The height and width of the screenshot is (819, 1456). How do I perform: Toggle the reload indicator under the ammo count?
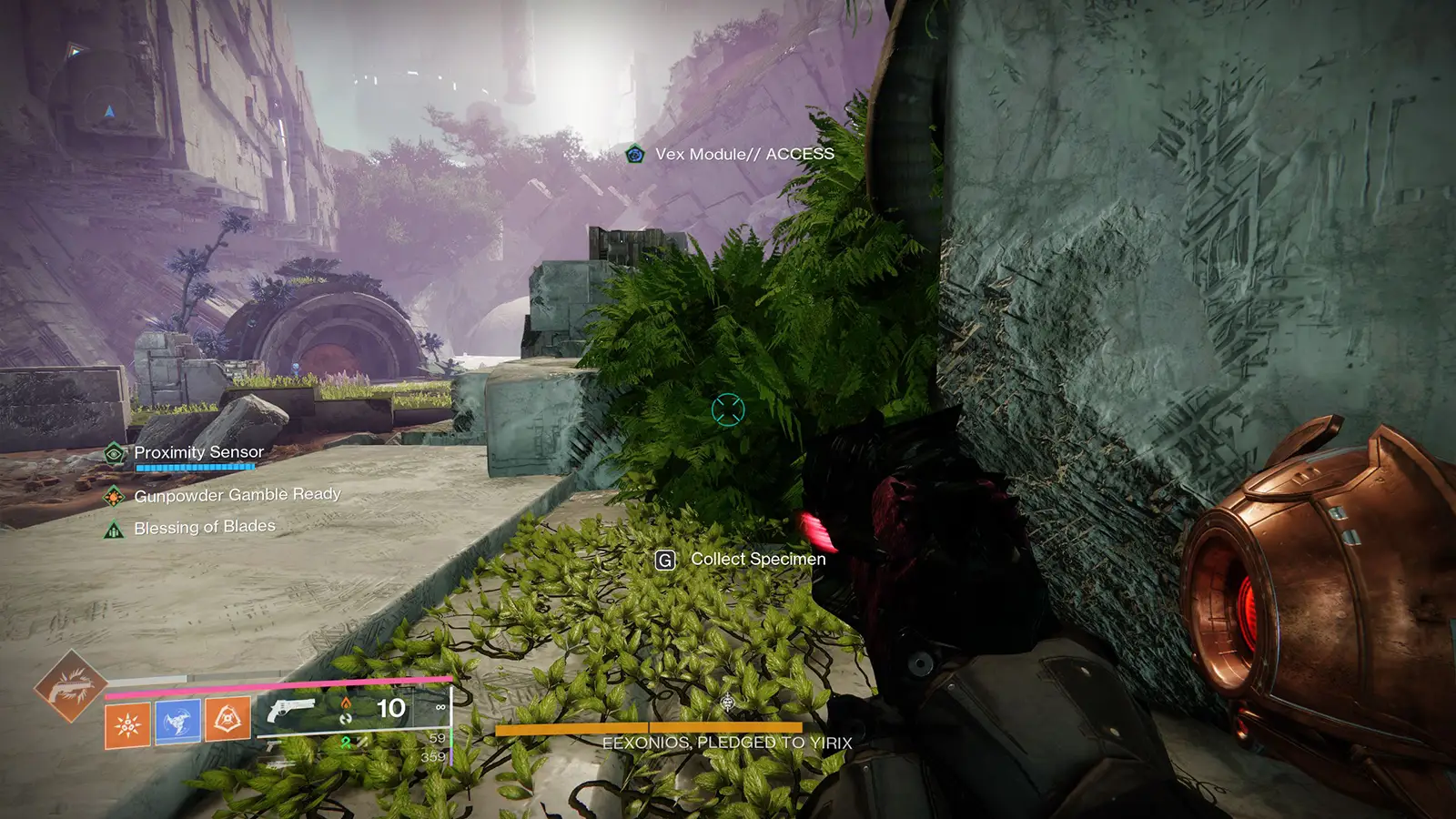coord(345,719)
